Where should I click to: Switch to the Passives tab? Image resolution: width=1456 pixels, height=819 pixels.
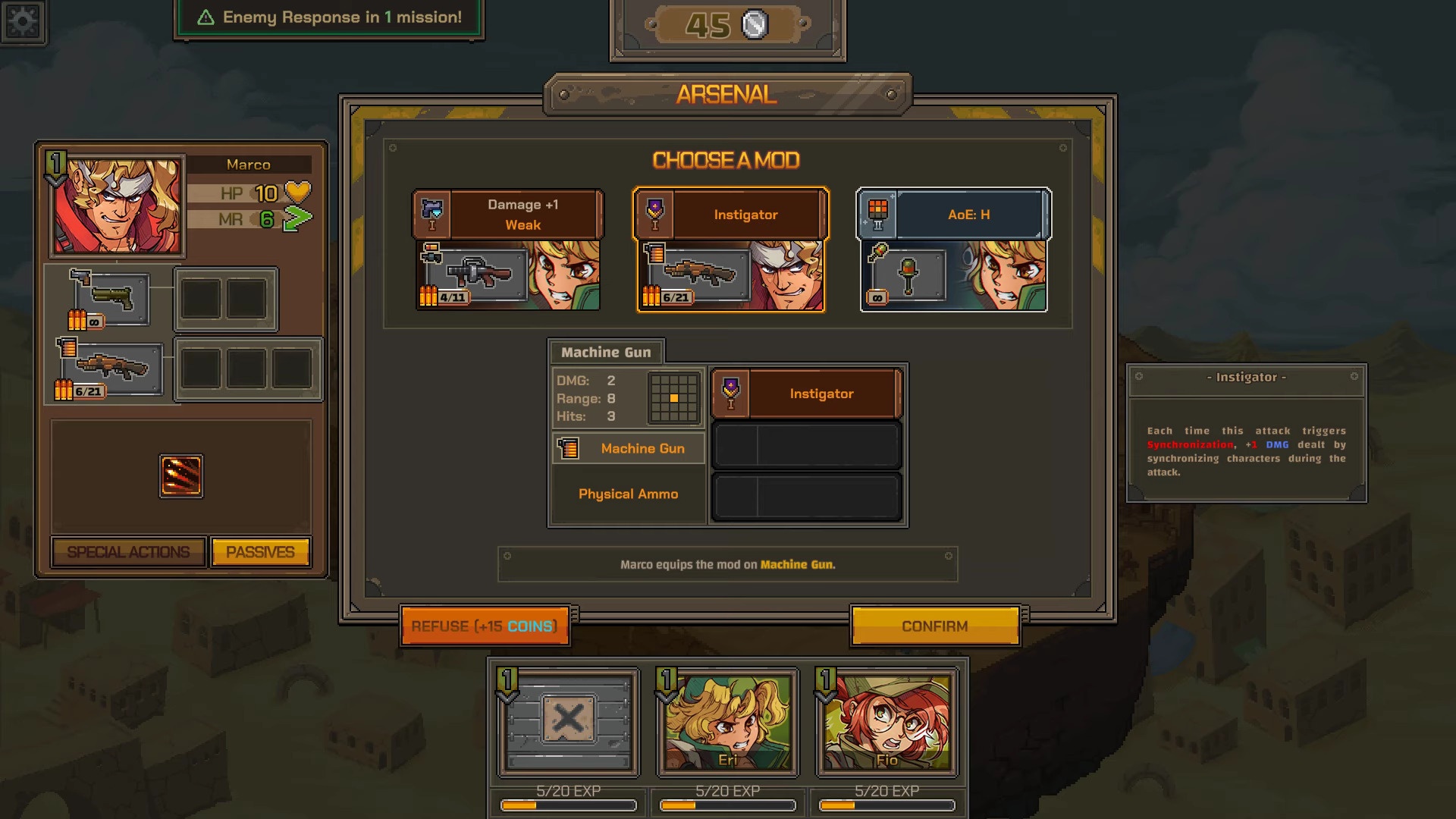click(x=260, y=552)
